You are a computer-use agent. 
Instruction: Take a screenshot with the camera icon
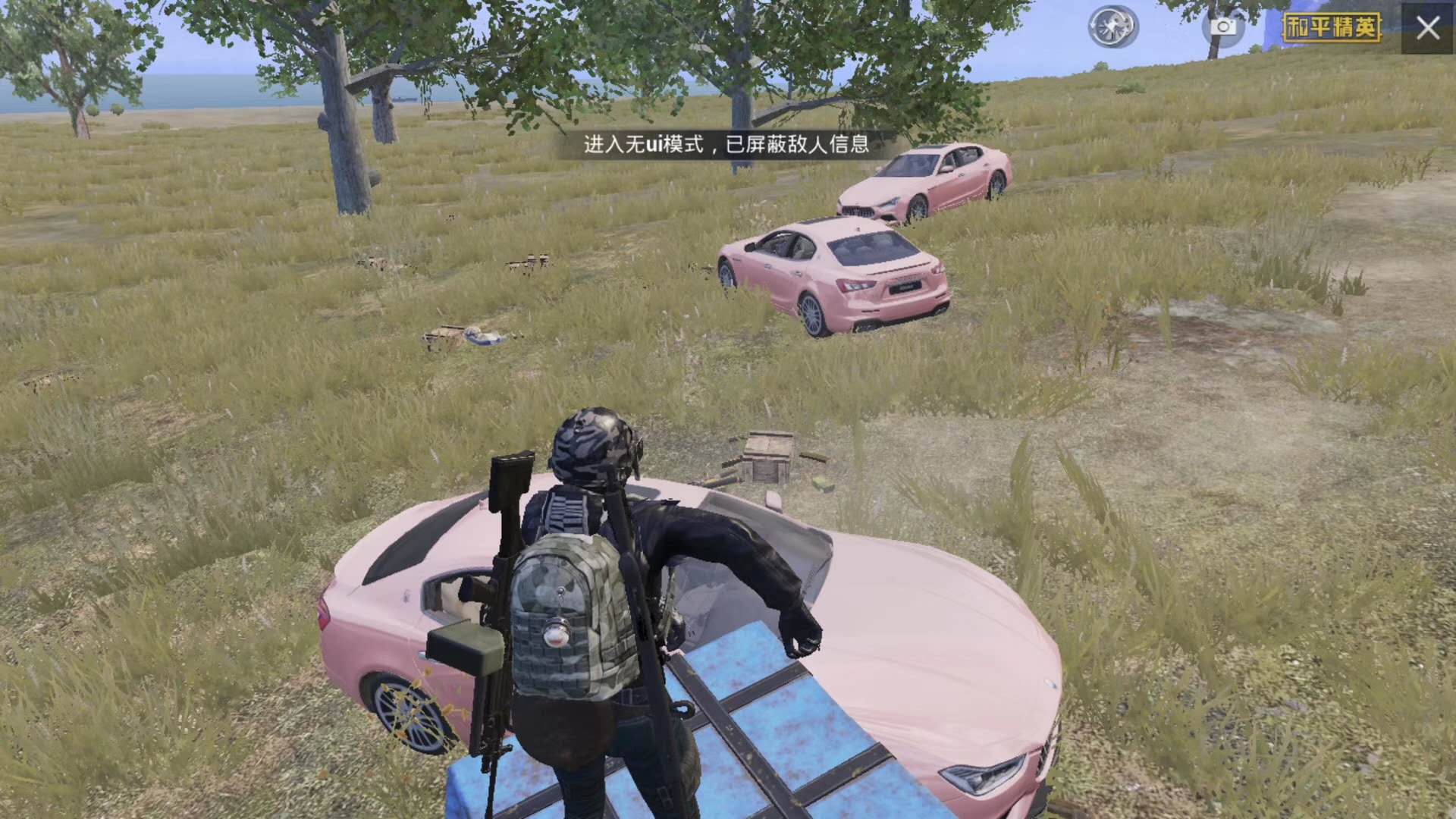1222,27
